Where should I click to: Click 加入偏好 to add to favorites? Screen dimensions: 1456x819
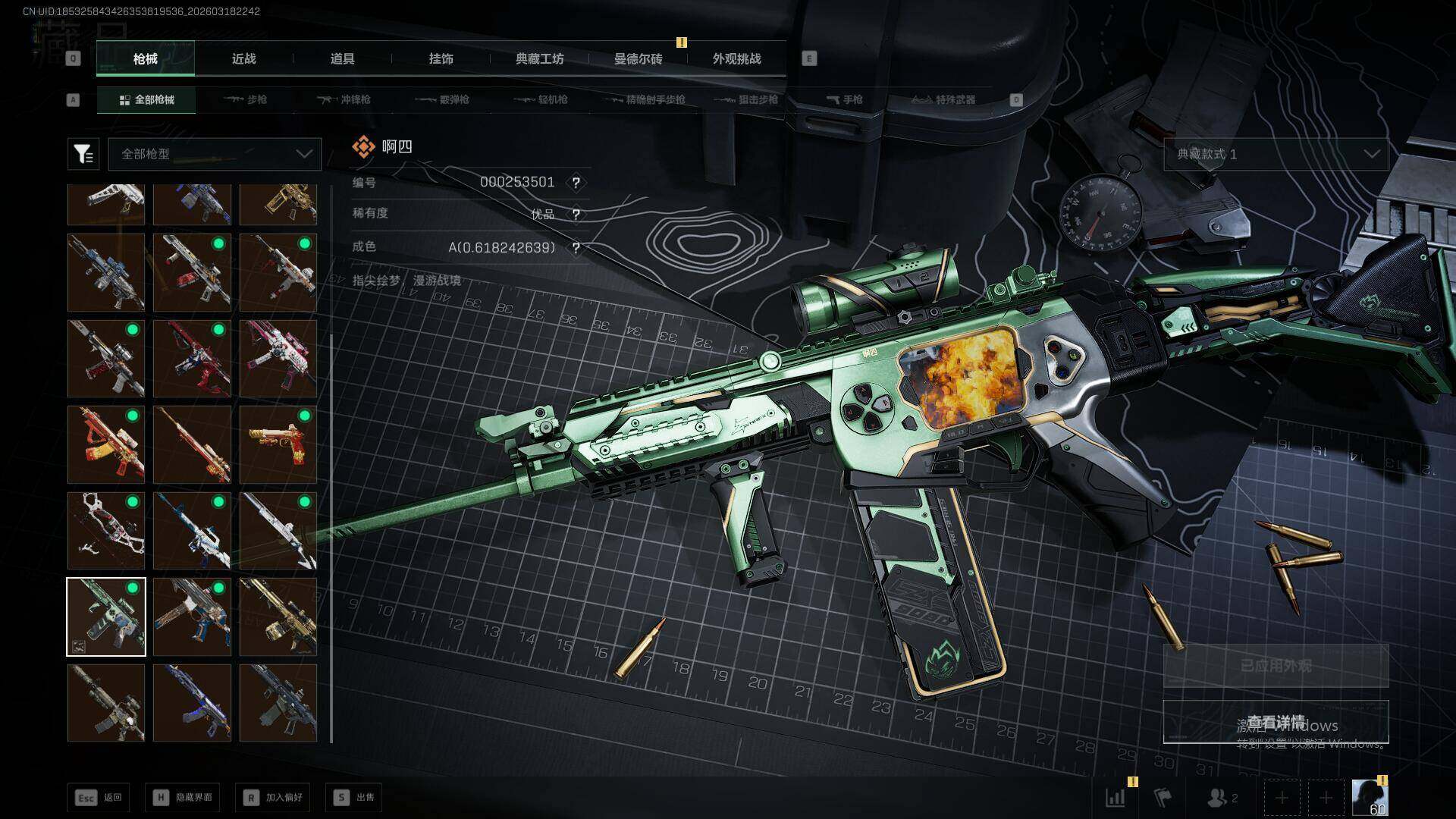pyautogui.click(x=273, y=798)
